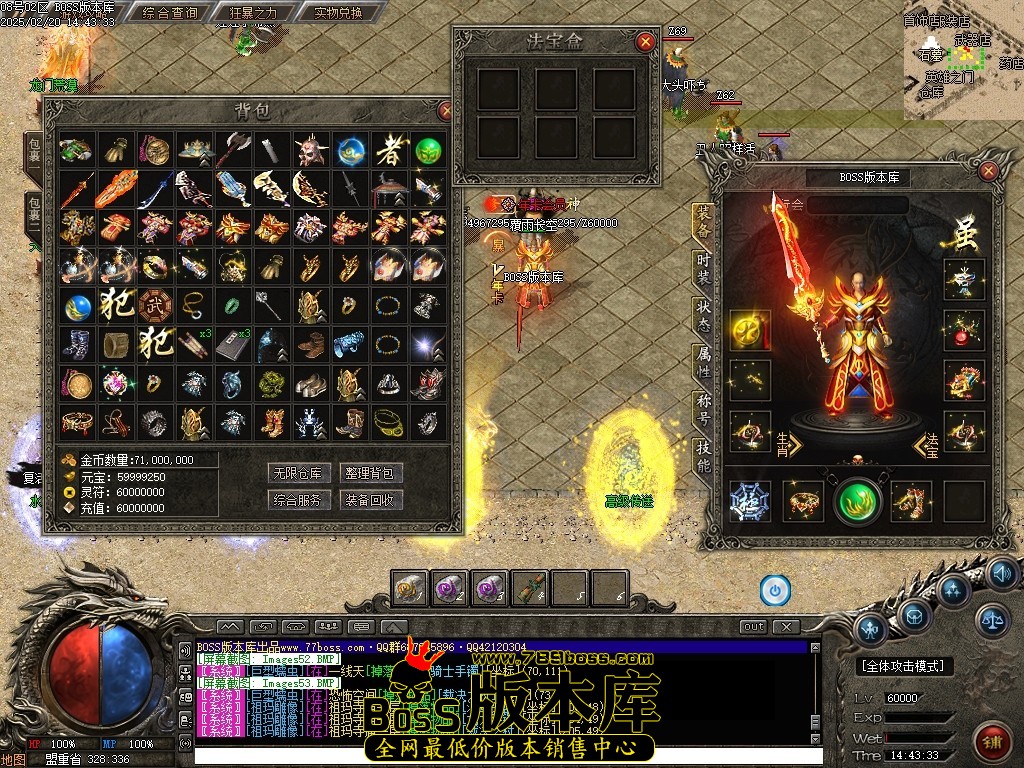1024x768 pixels.
Task: Show the 属性 attributes tab
Action: 703,363
